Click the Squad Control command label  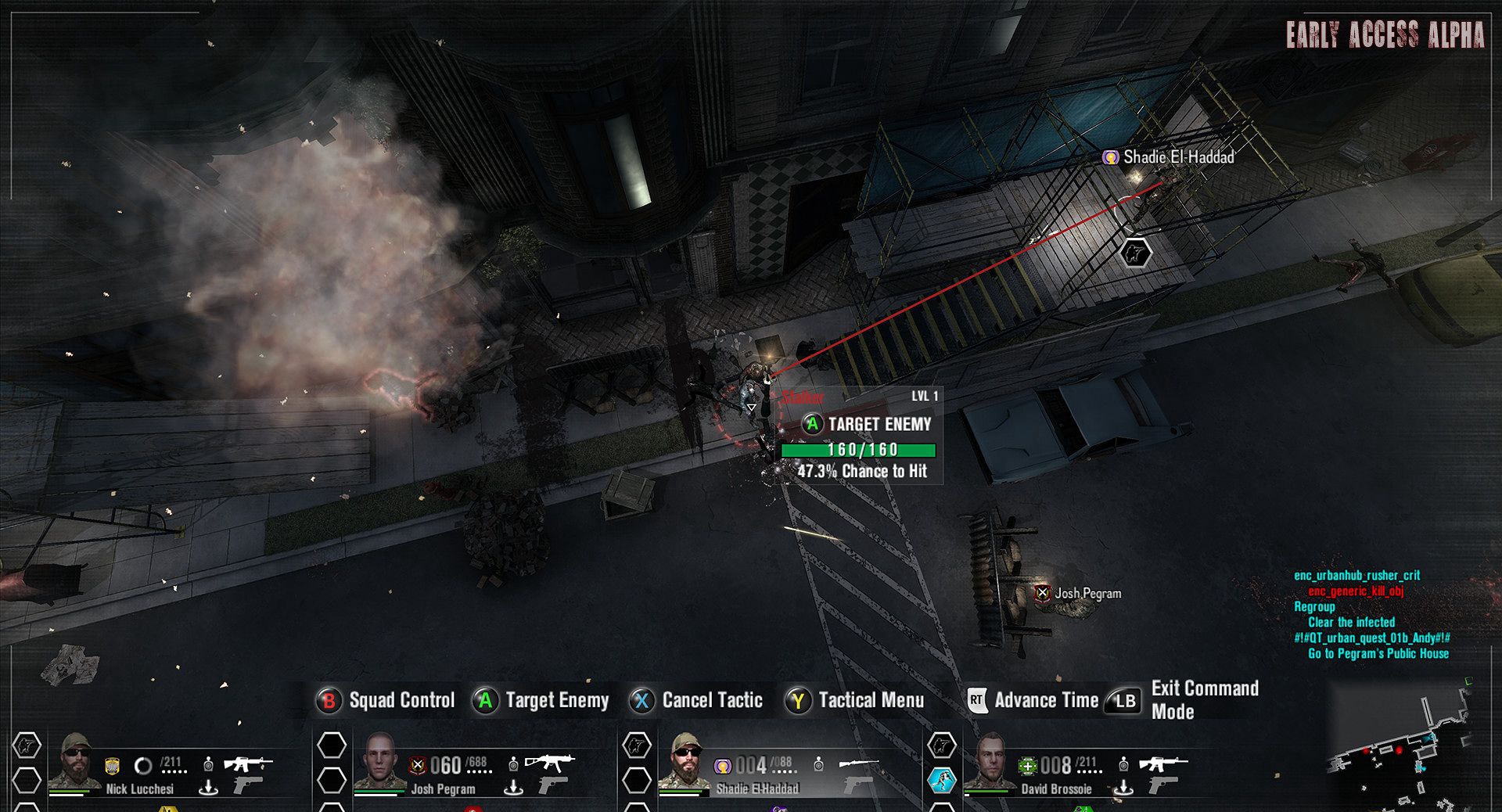(401, 700)
